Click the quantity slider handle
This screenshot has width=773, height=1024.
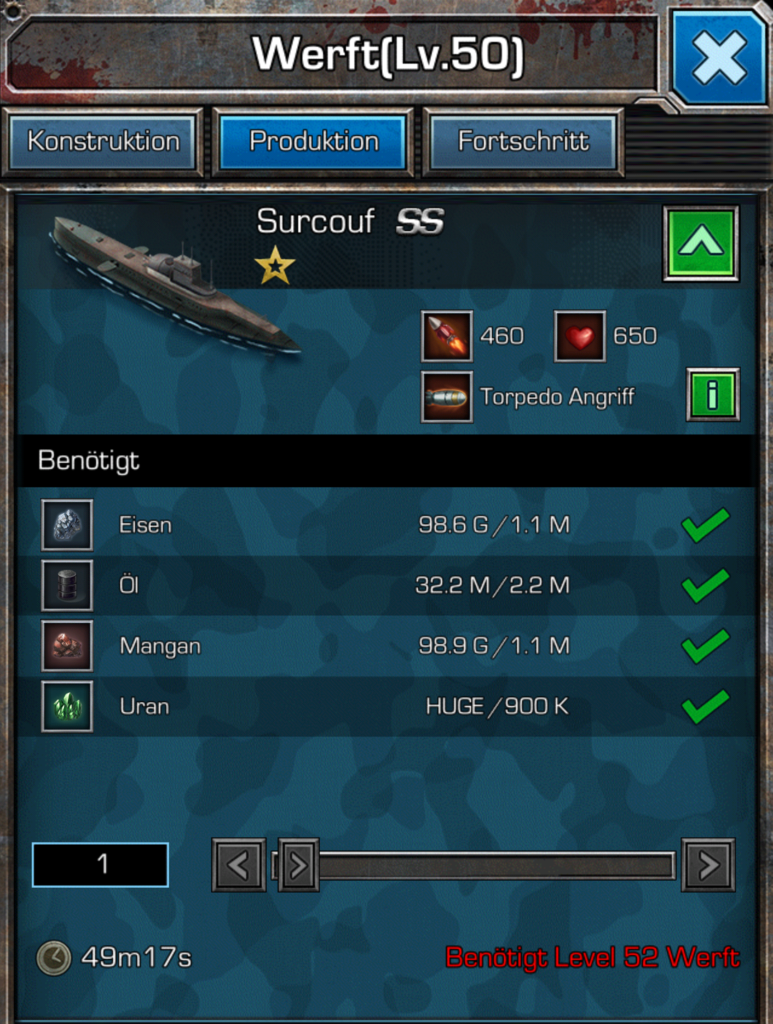[298, 865]
